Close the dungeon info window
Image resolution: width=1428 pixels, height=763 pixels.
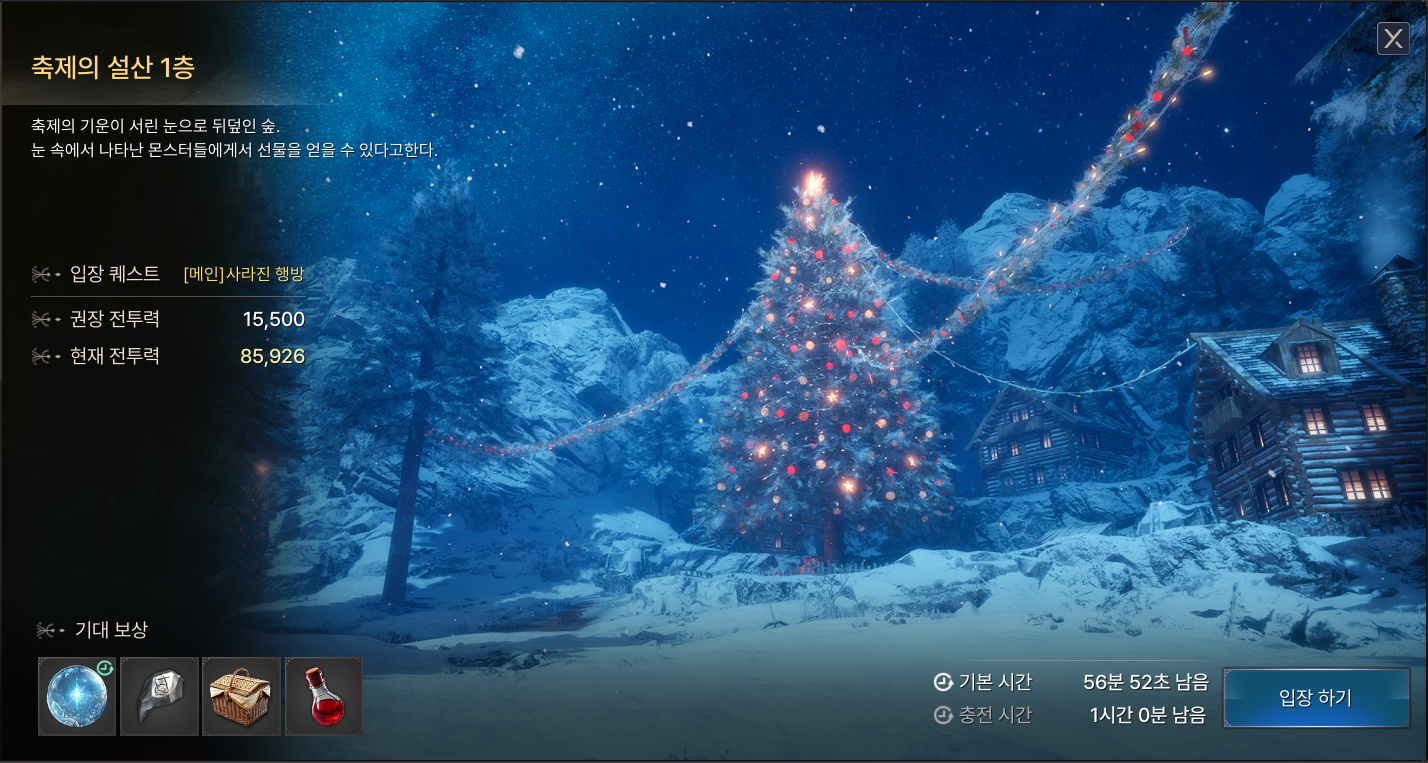tap(1393, 39)
